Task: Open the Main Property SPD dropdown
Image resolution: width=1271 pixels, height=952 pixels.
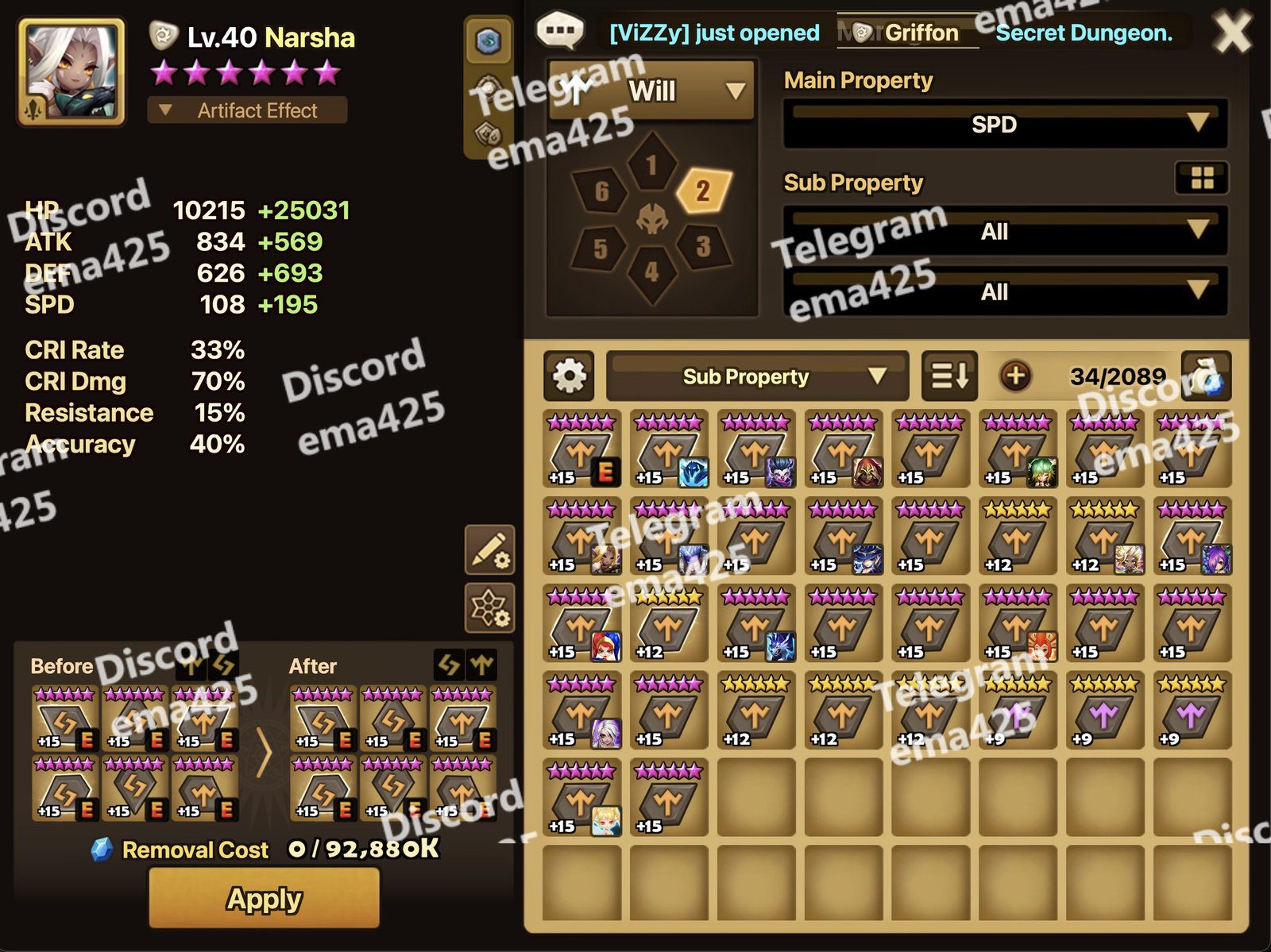Action: [x=1005, y=125]
